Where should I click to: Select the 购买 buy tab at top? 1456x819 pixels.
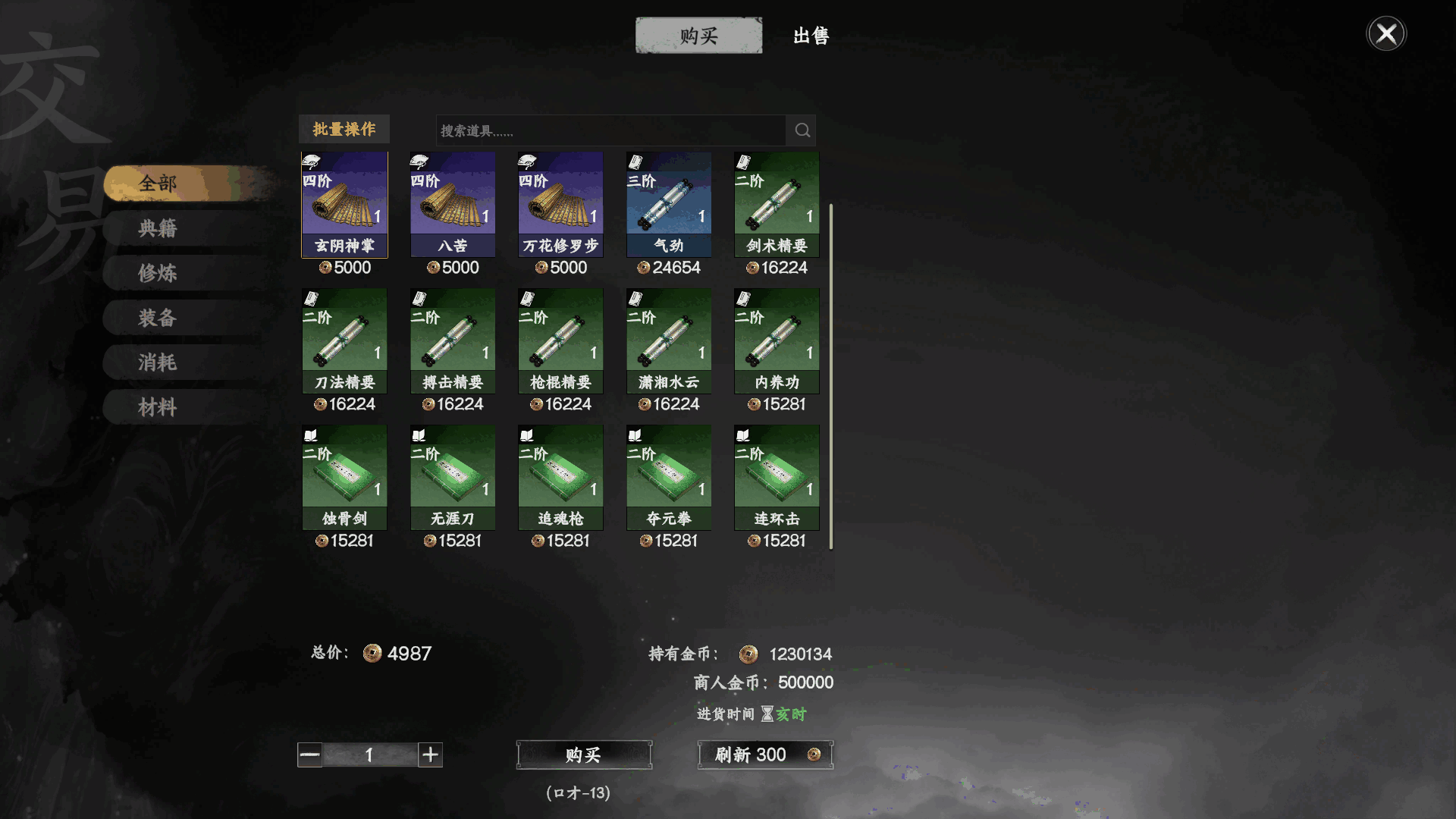tap(698, 36)
